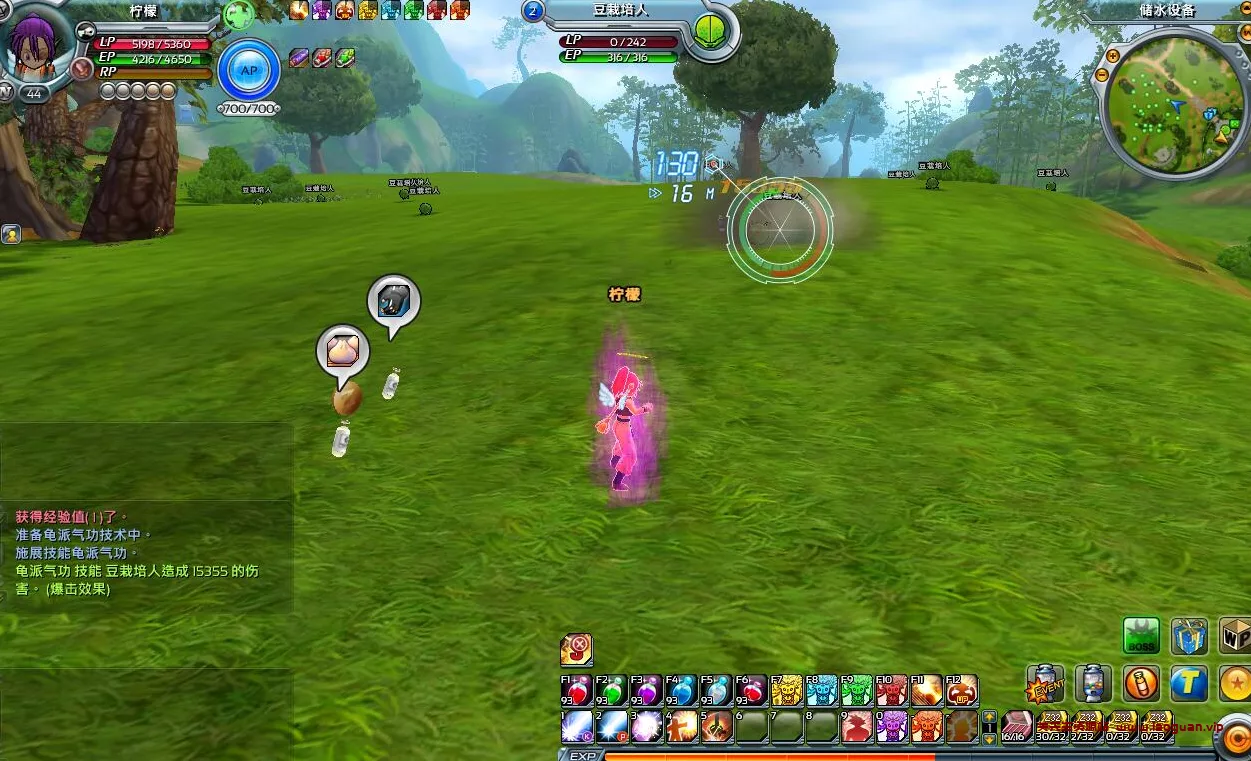Activate the blue AP orb
Viewport: 1251px width, 761px height.
tap(248, 70)
